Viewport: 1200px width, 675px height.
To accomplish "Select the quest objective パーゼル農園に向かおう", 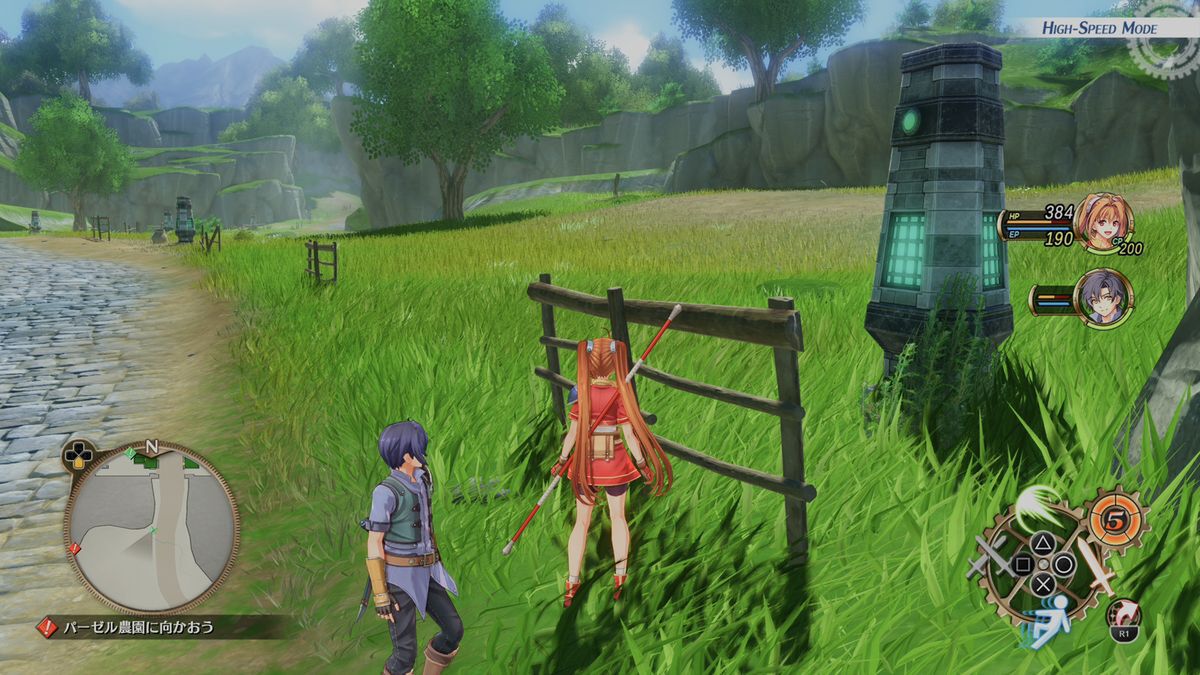I will (x=139, y=628).
